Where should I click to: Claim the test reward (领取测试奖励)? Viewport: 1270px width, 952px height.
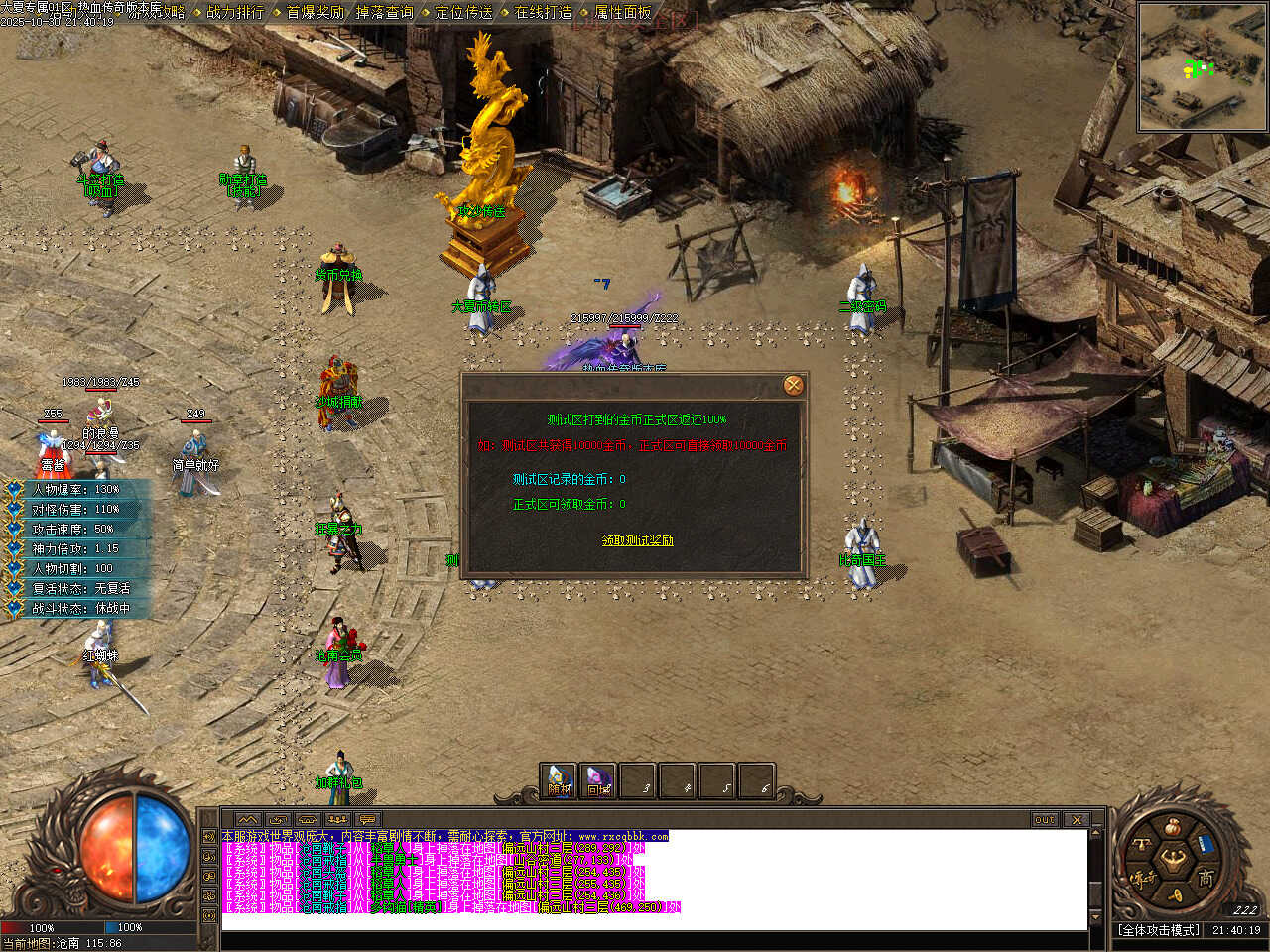click(x=637, y=540)
